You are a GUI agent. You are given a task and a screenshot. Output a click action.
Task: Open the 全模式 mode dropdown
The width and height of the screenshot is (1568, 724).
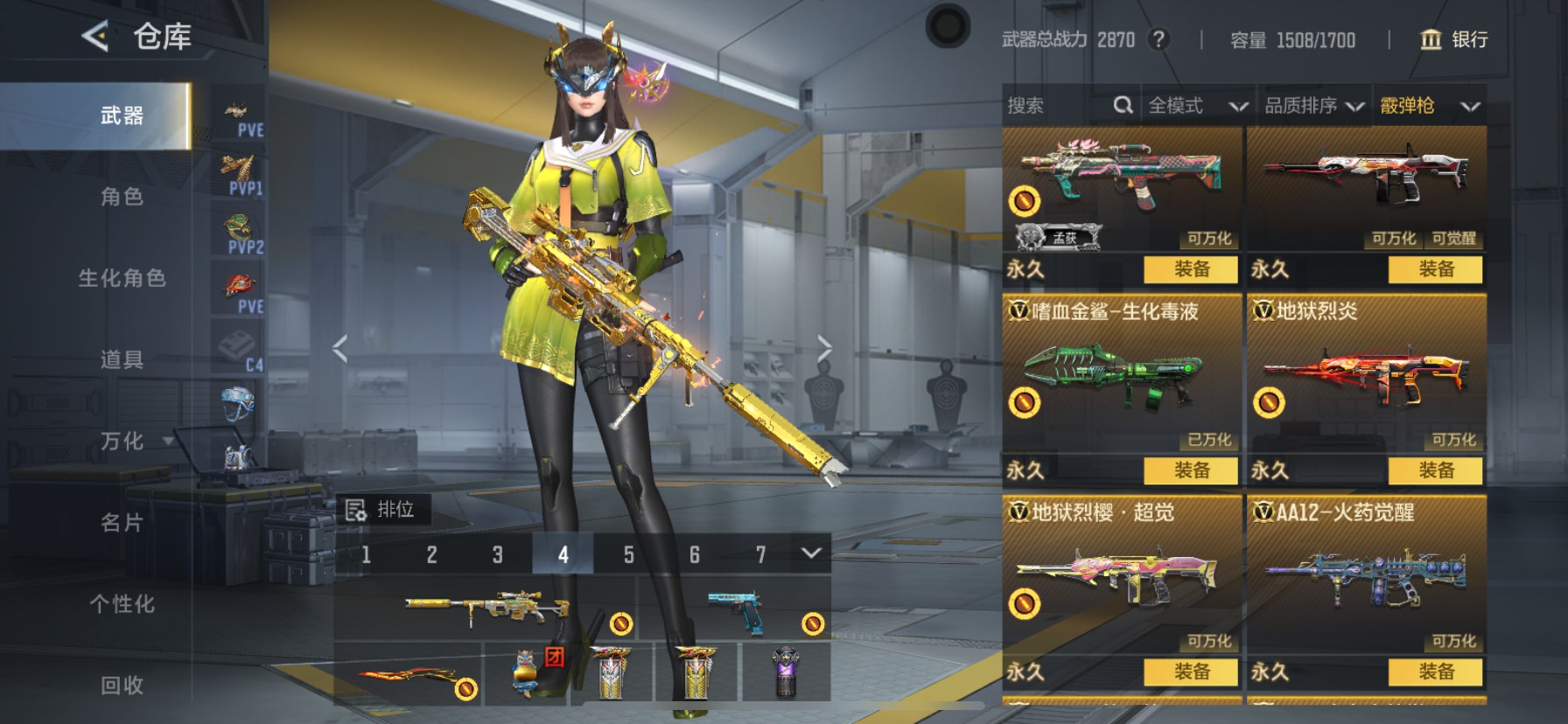[1197, 106]
